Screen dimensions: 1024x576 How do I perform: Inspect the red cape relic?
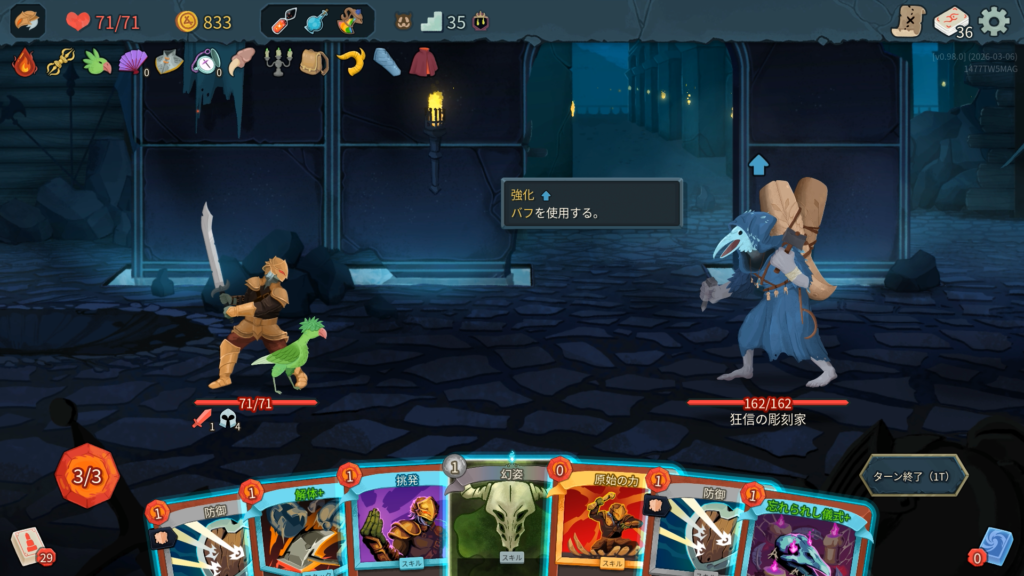(424, 62)
